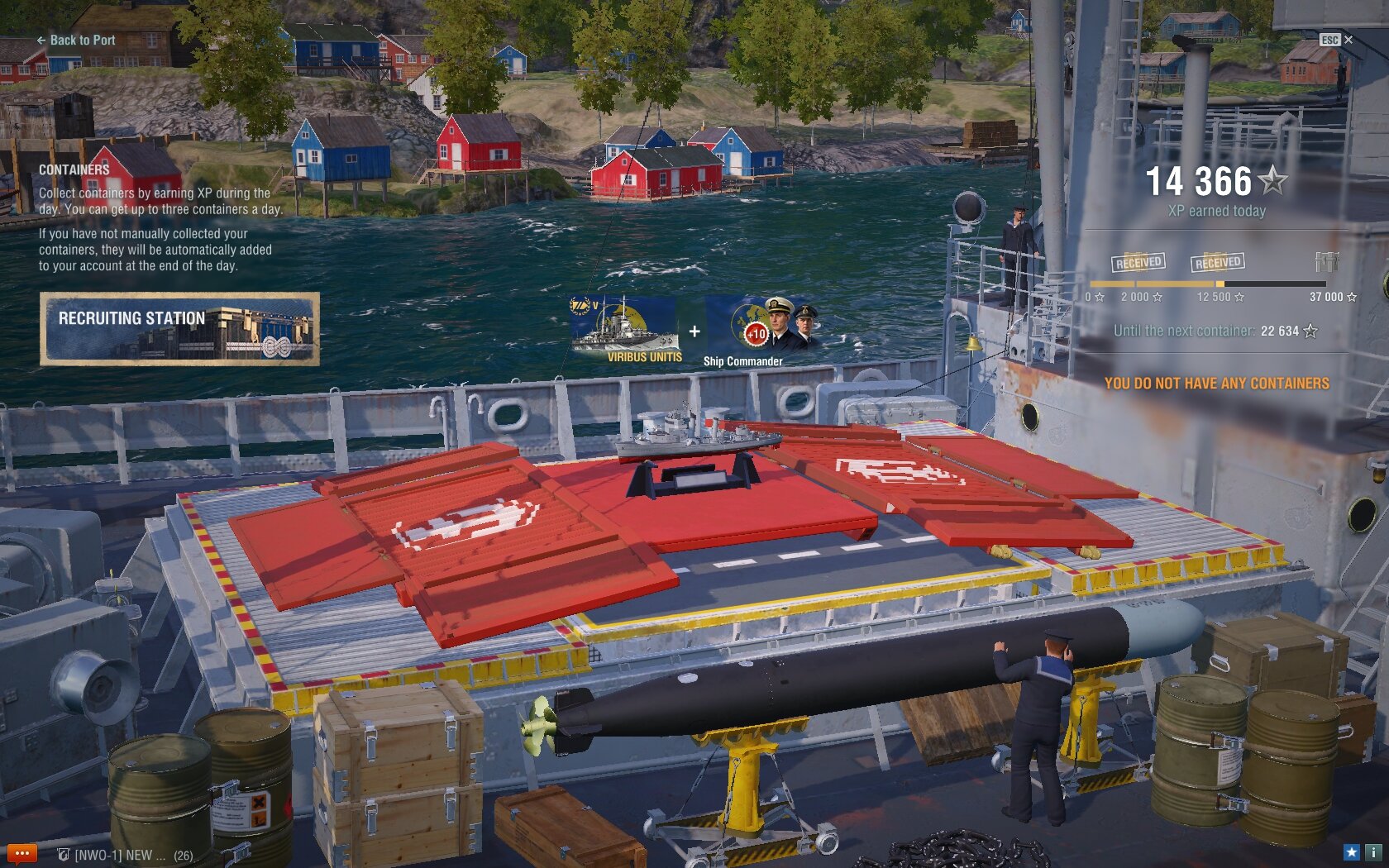The height and width of the screenshot is (868, 1389).
Task: Close the containers screen with the X
Action: 1348,40
